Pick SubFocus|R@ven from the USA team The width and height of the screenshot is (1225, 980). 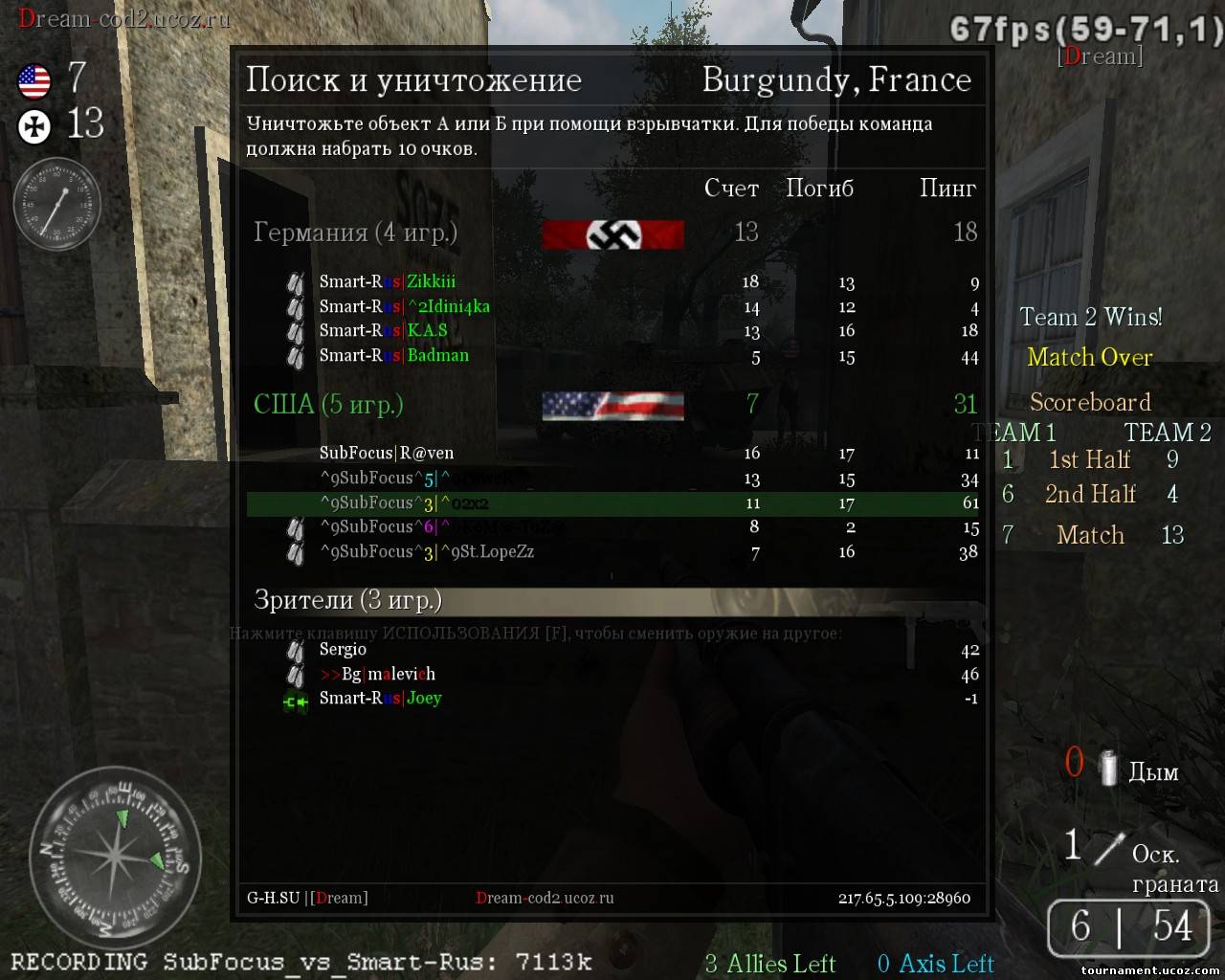click(x=387, y=453)
